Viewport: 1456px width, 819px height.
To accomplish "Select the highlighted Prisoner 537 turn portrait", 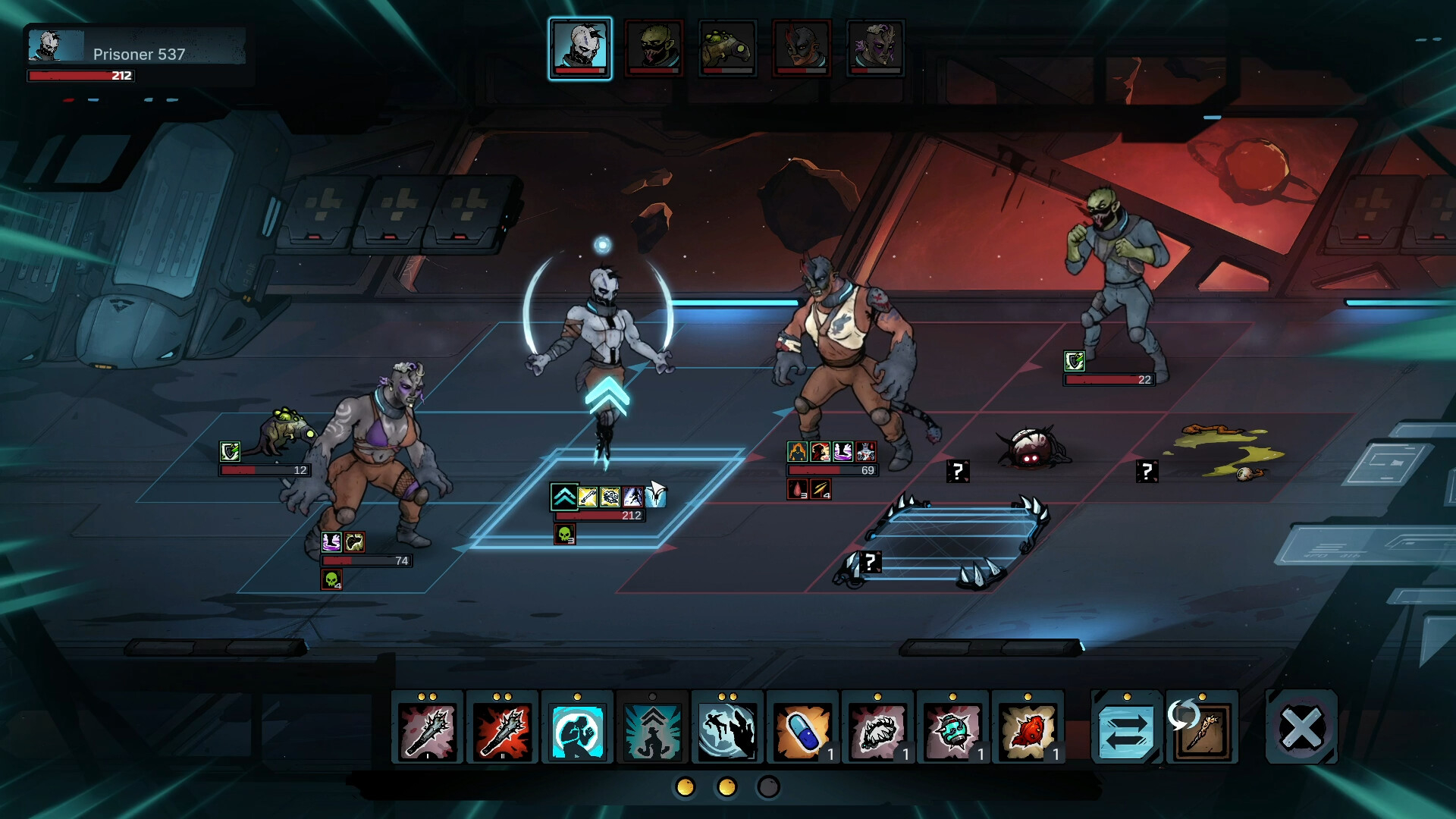I will 580,48.
